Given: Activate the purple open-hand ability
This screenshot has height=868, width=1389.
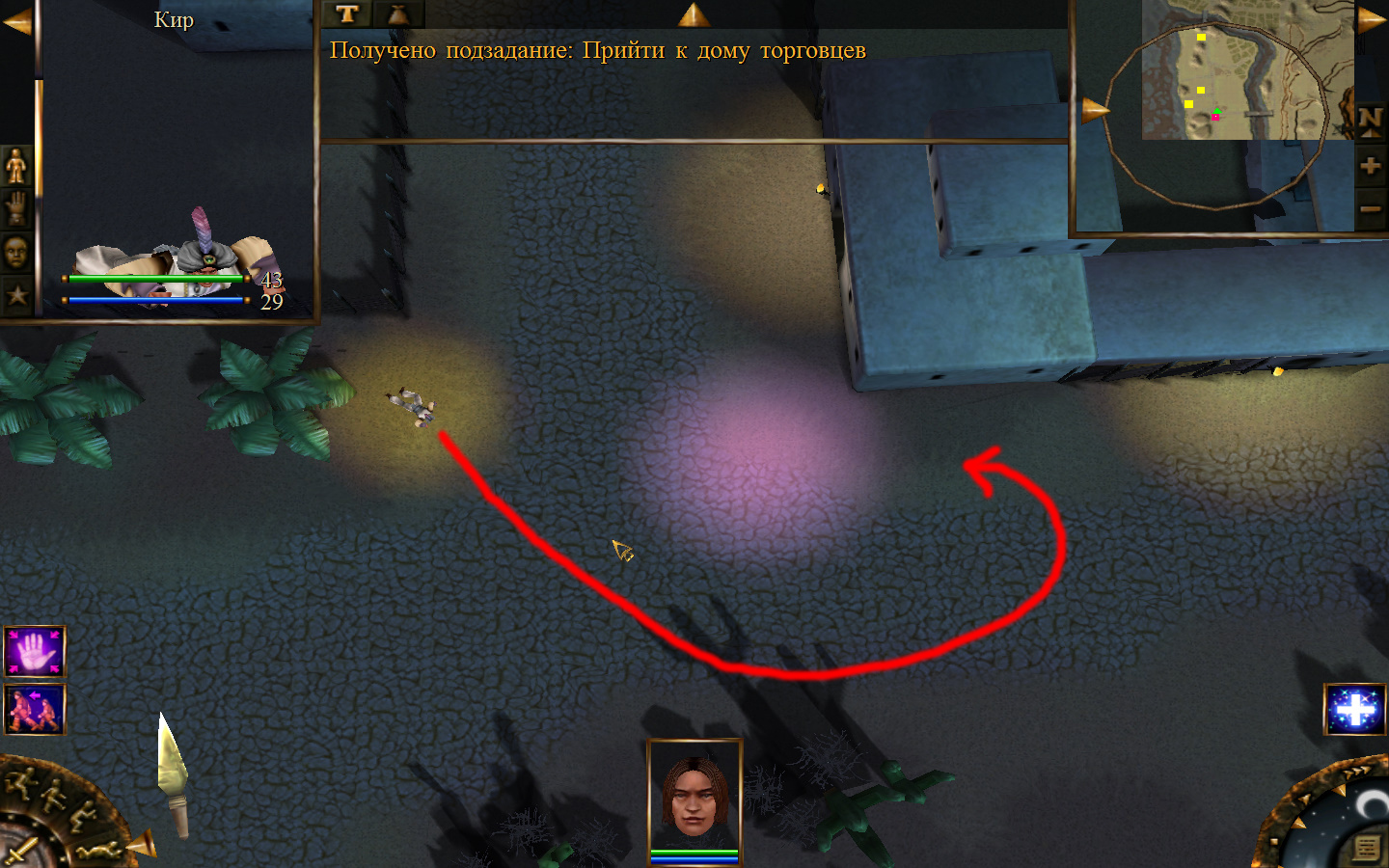Looking at the screenshot, I should 35,652.
